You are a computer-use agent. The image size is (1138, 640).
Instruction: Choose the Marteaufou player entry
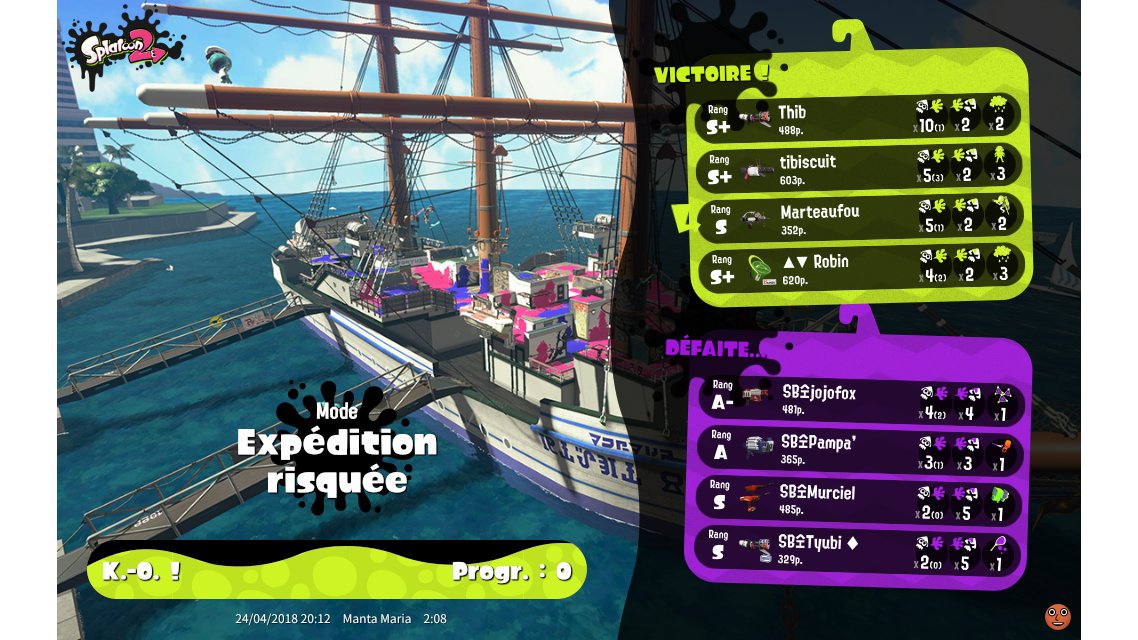click(858, 217)
